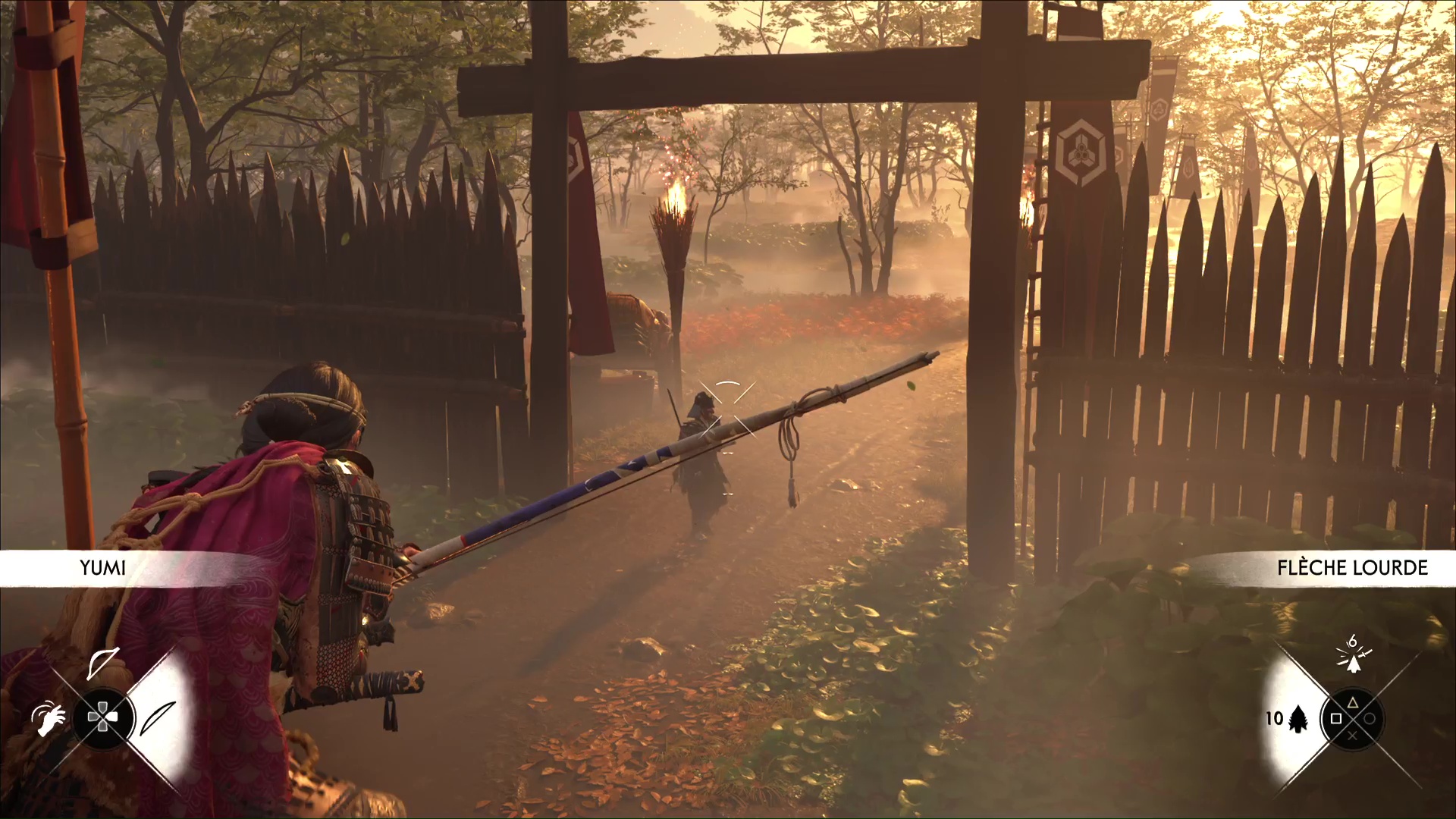Select the highlighted longbow weapon slot
1456x819 pixels.
tap(158, 717)
